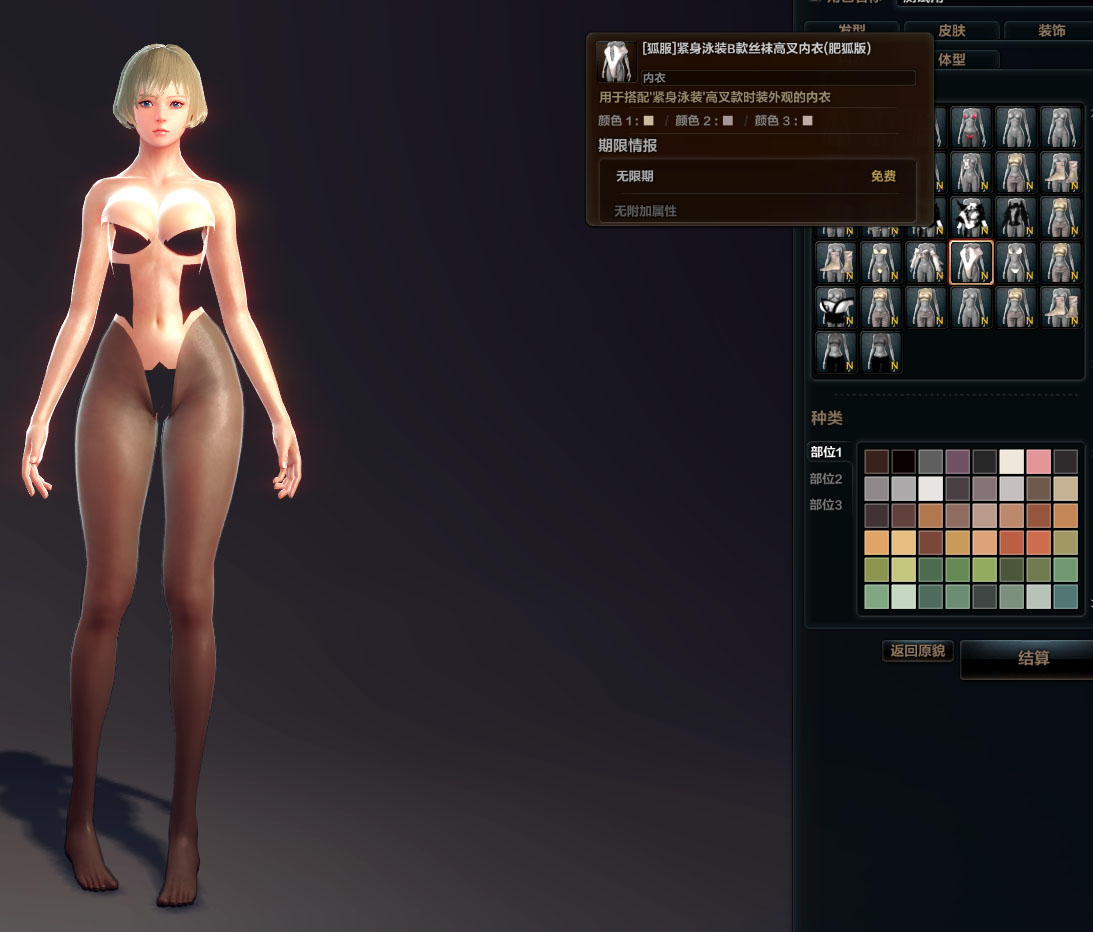This screenshot has height=932, width=1093.
Task: Open the 体型 body shape tab
Action: [952, 60]
